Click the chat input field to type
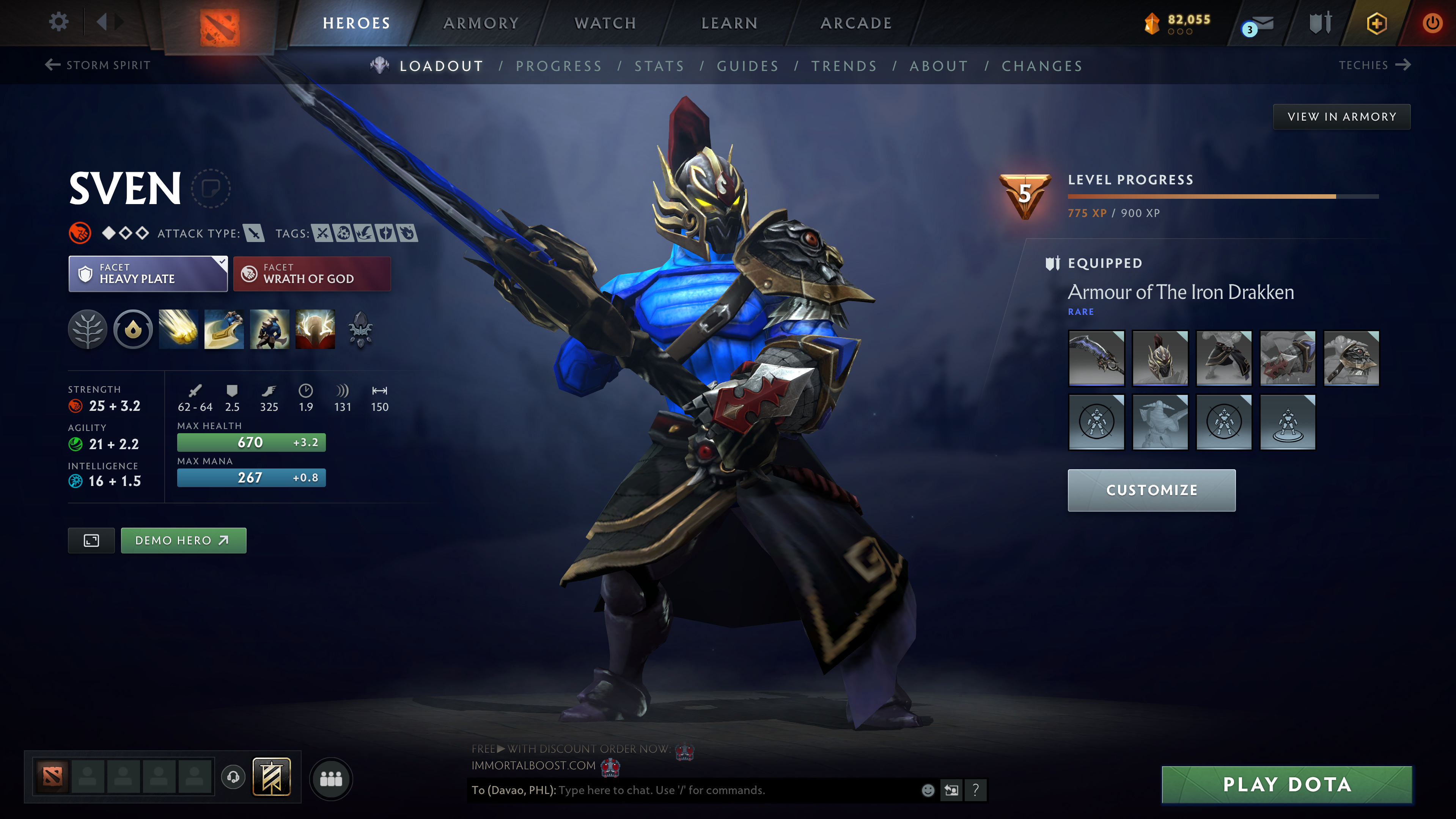Screen dimensions: 1456x819 [x=678, y=790]
